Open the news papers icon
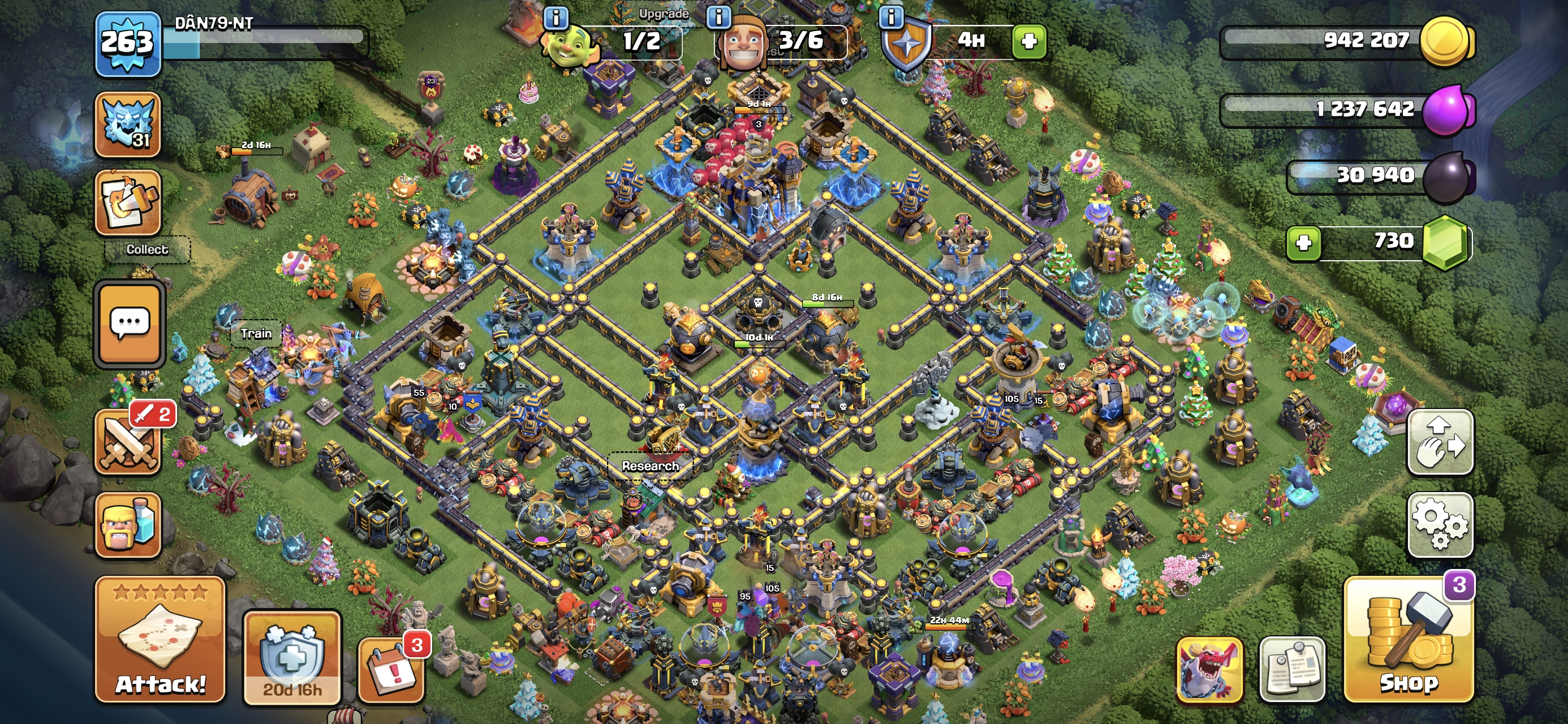 pos(1291,669)
